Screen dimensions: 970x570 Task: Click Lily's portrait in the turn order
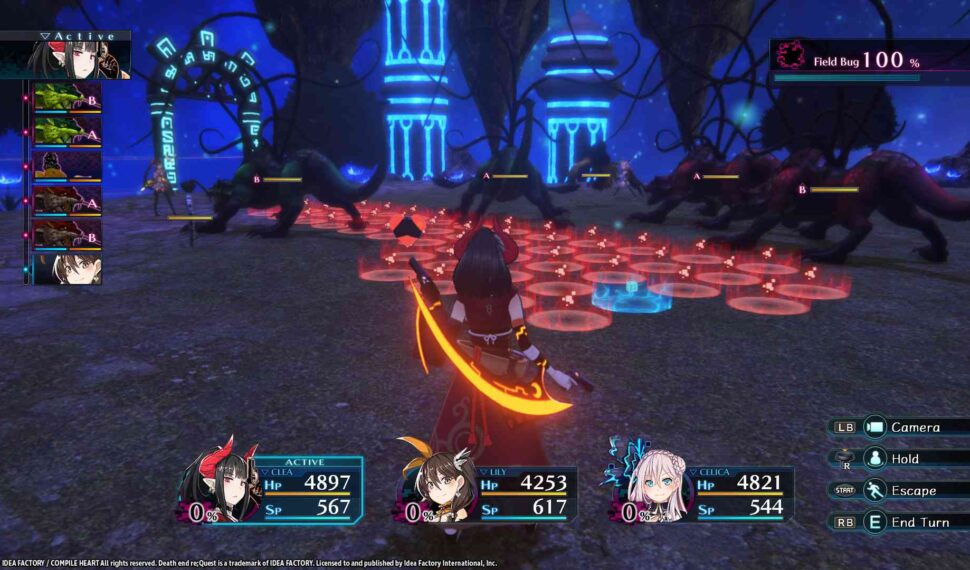pyautogui.click(x=67, y=268)
